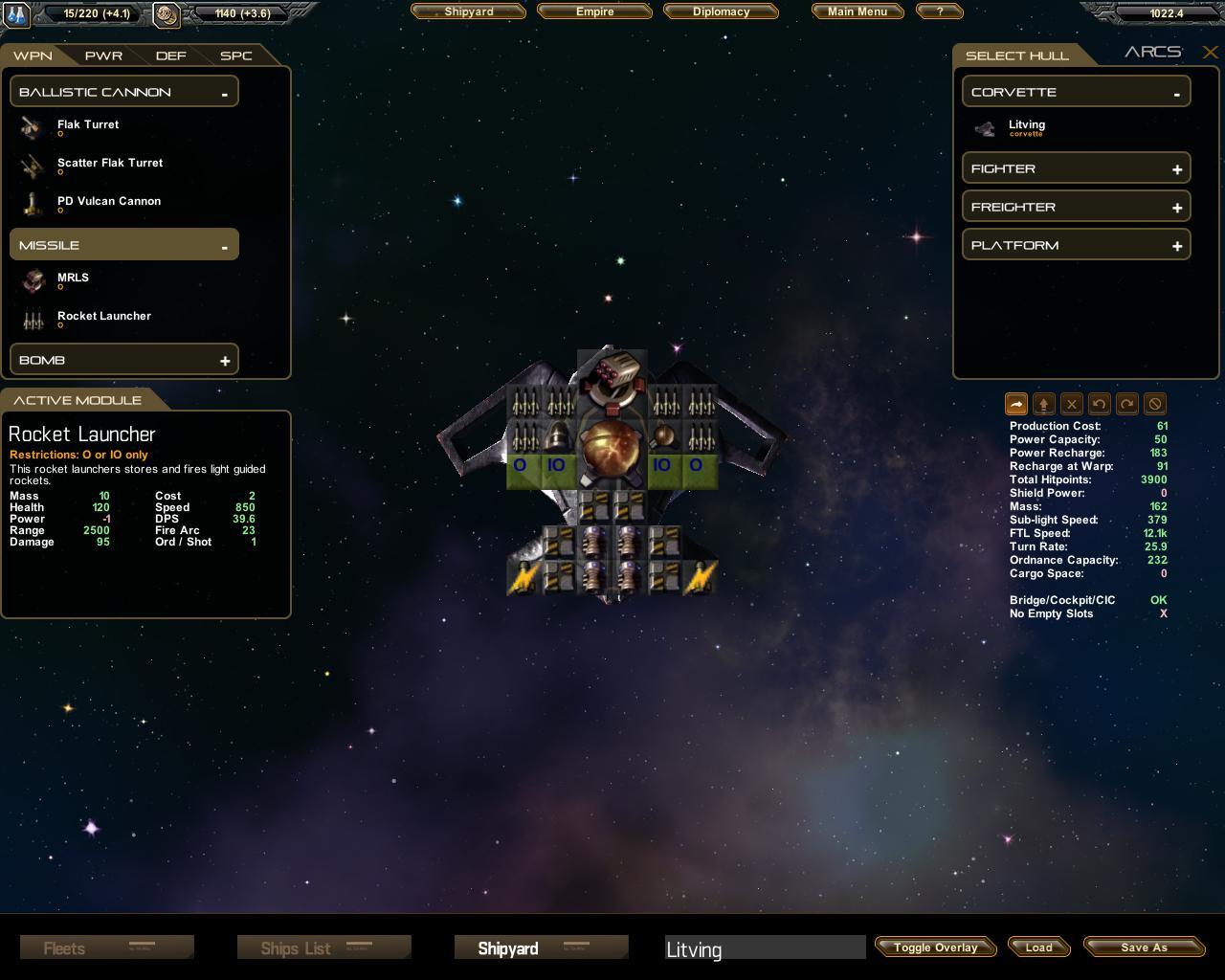Save the design with Save As
The image size is (1225, 980).
click(1144, 947)
